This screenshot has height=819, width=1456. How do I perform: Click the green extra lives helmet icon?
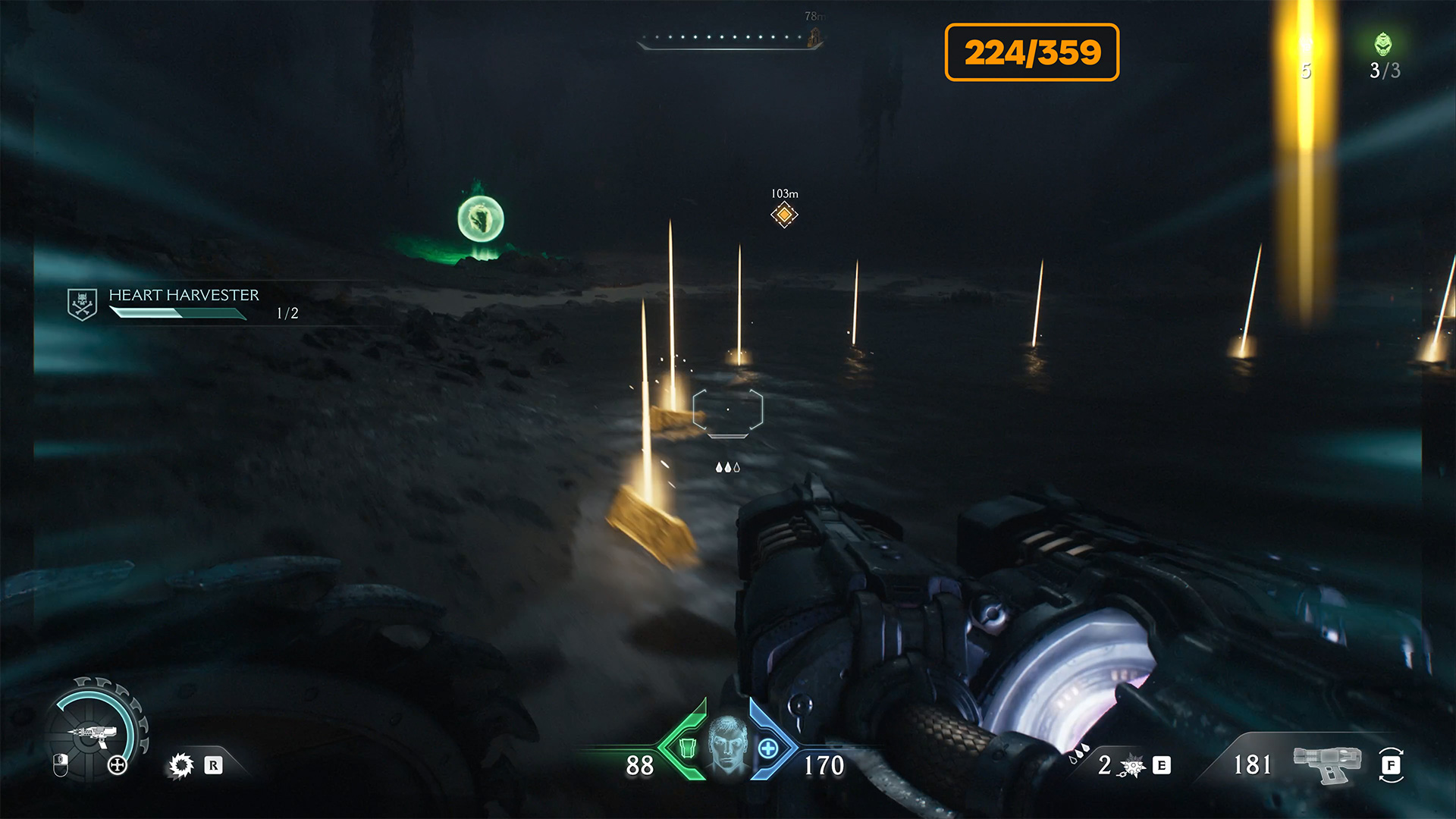point(1383,45)
